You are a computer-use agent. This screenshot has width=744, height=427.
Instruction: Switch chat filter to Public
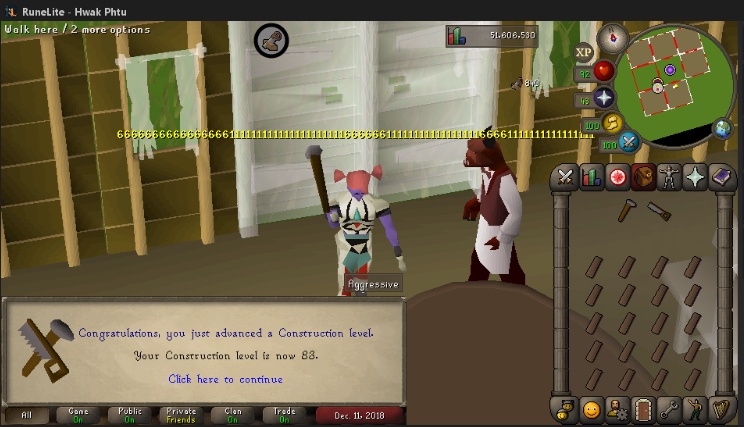pos(130,415)
